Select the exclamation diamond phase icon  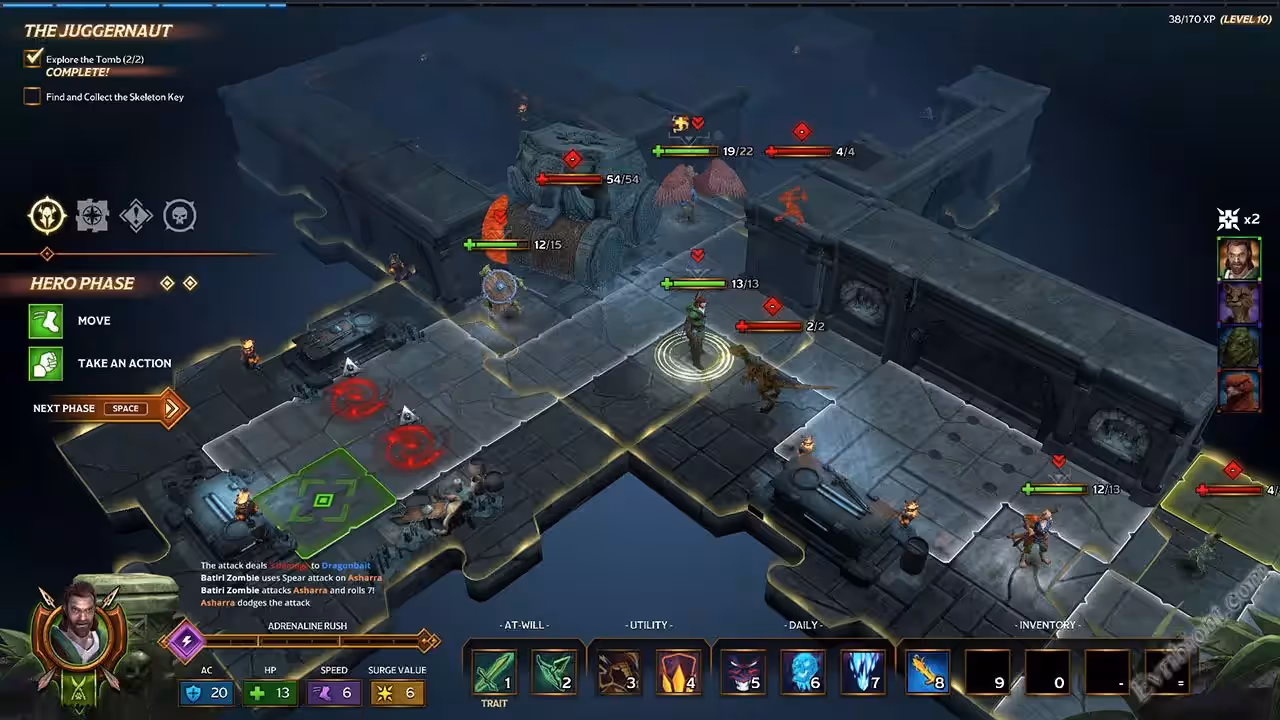(136, 215)
